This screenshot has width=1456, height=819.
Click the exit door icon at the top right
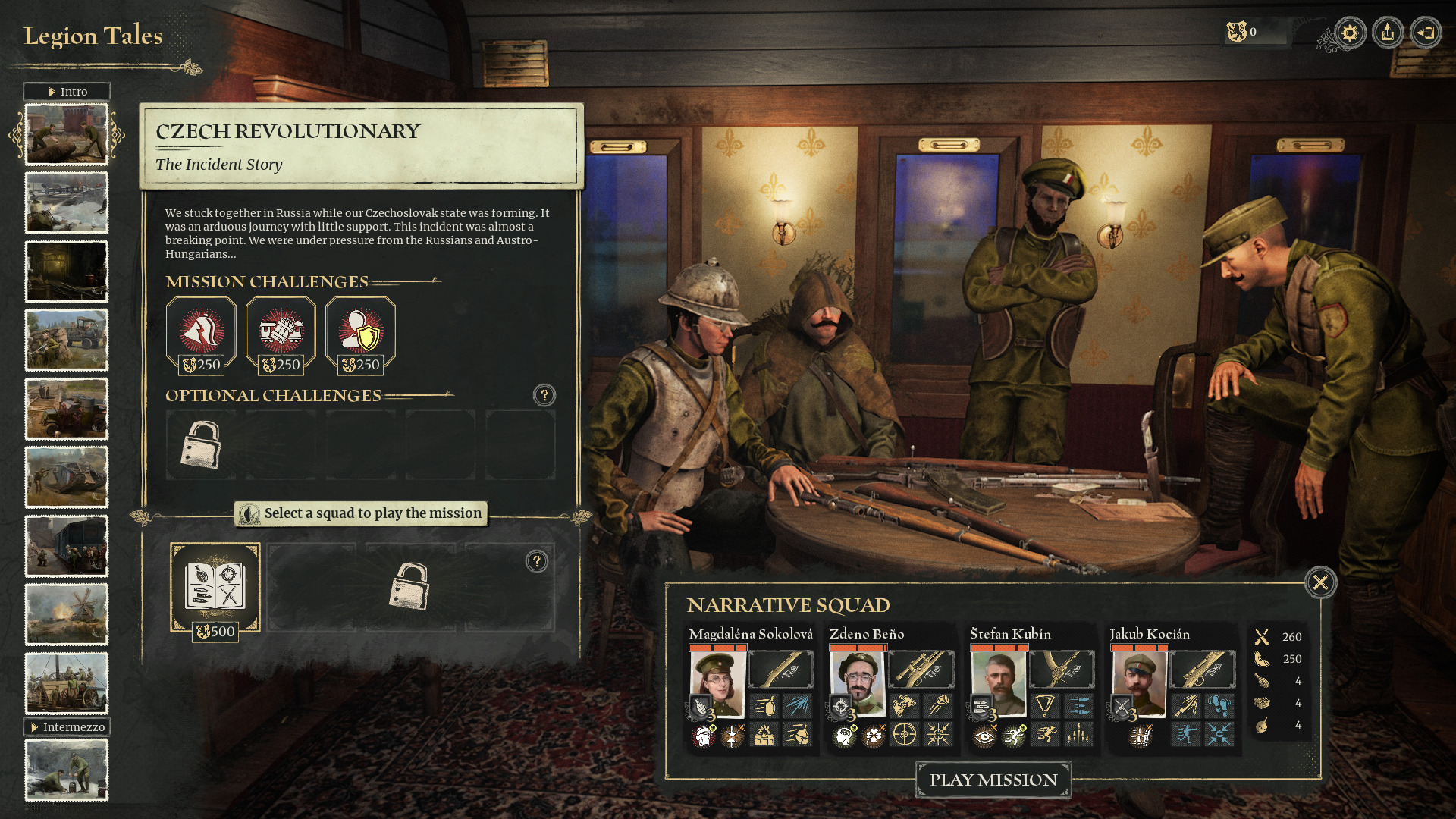tap(1427, 32)
